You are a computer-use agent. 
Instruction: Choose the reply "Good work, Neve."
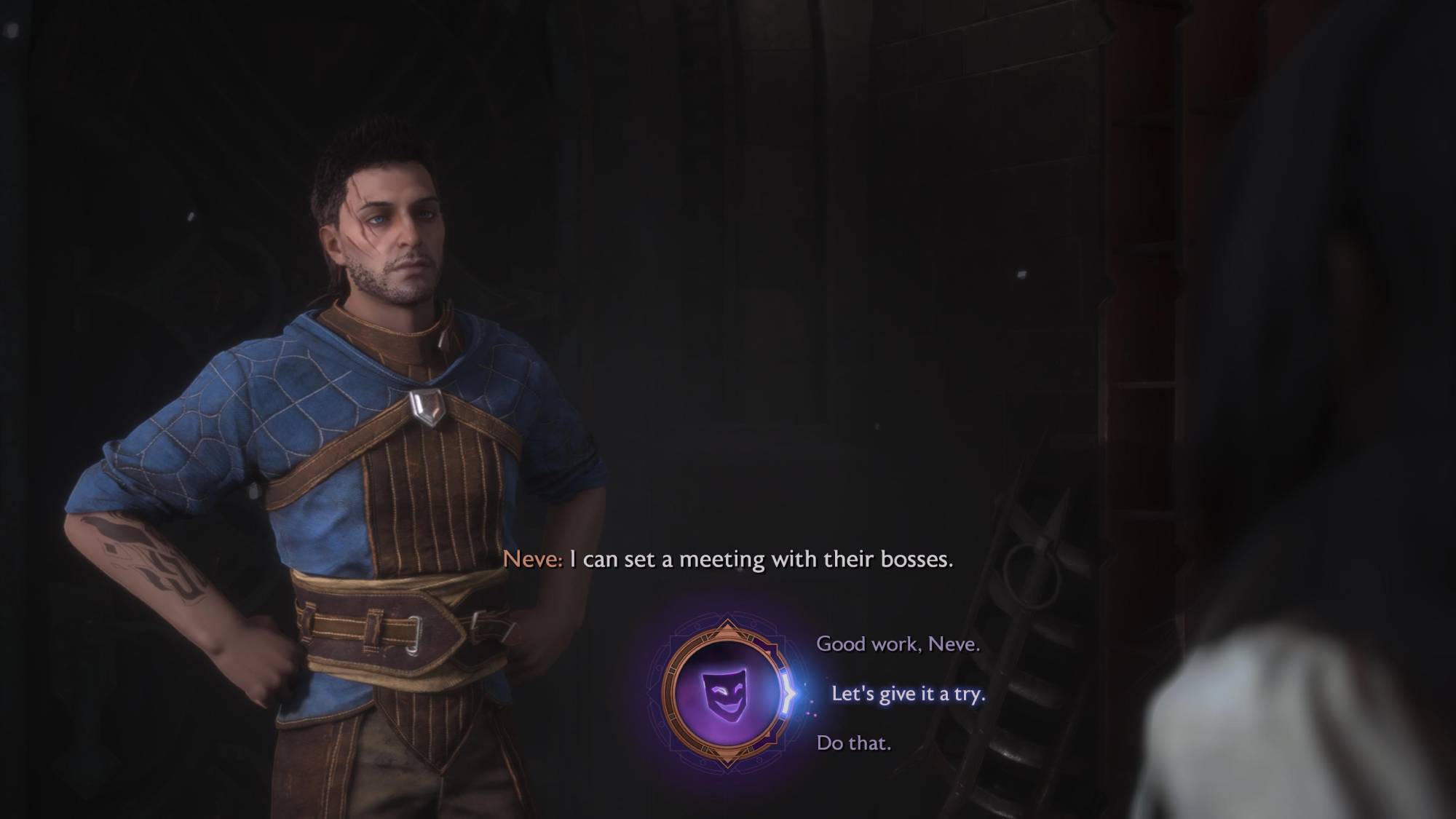pos(898,644)
